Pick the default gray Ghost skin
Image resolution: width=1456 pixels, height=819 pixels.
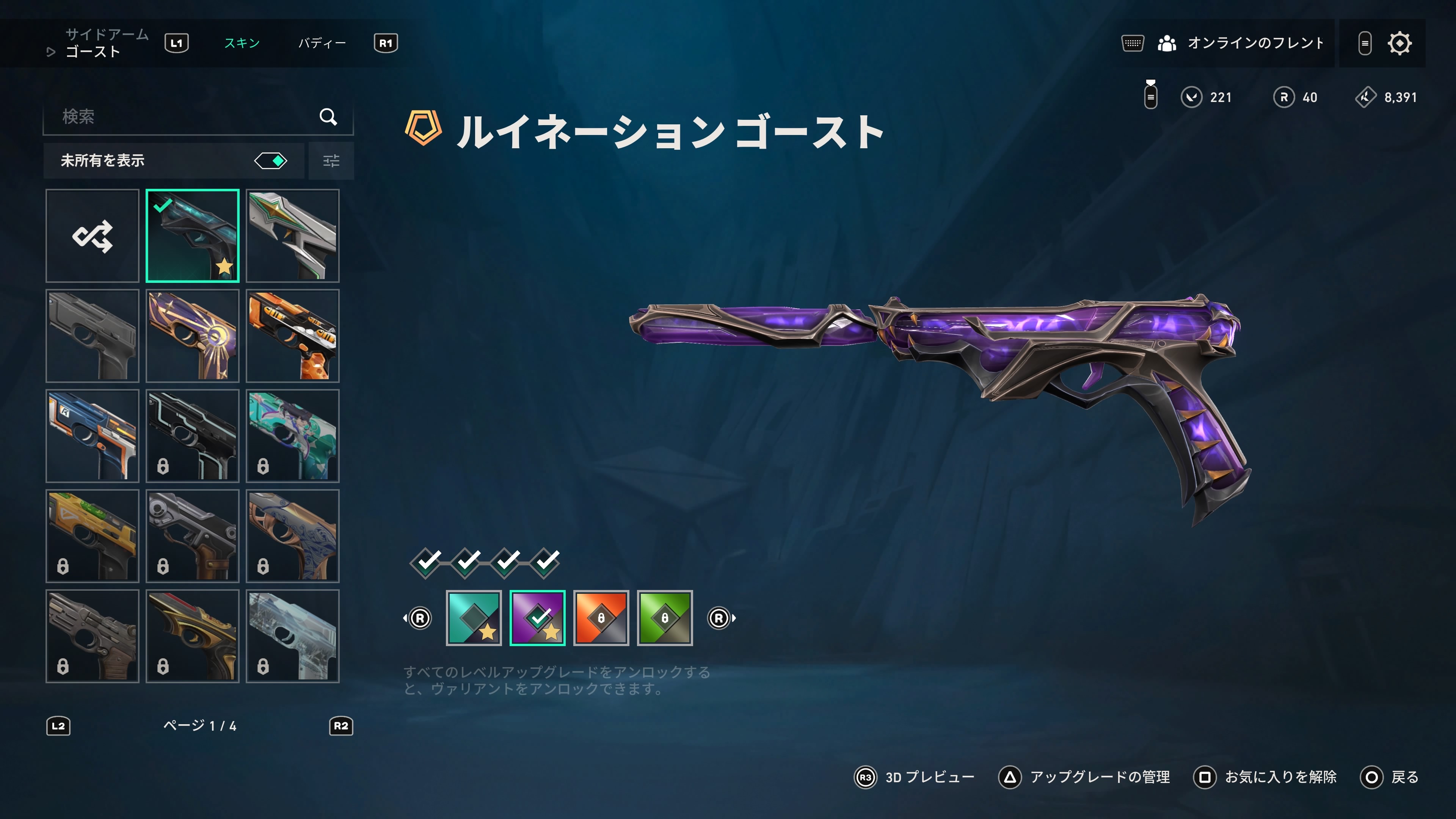pyautogui.click(x=92, y=336)
